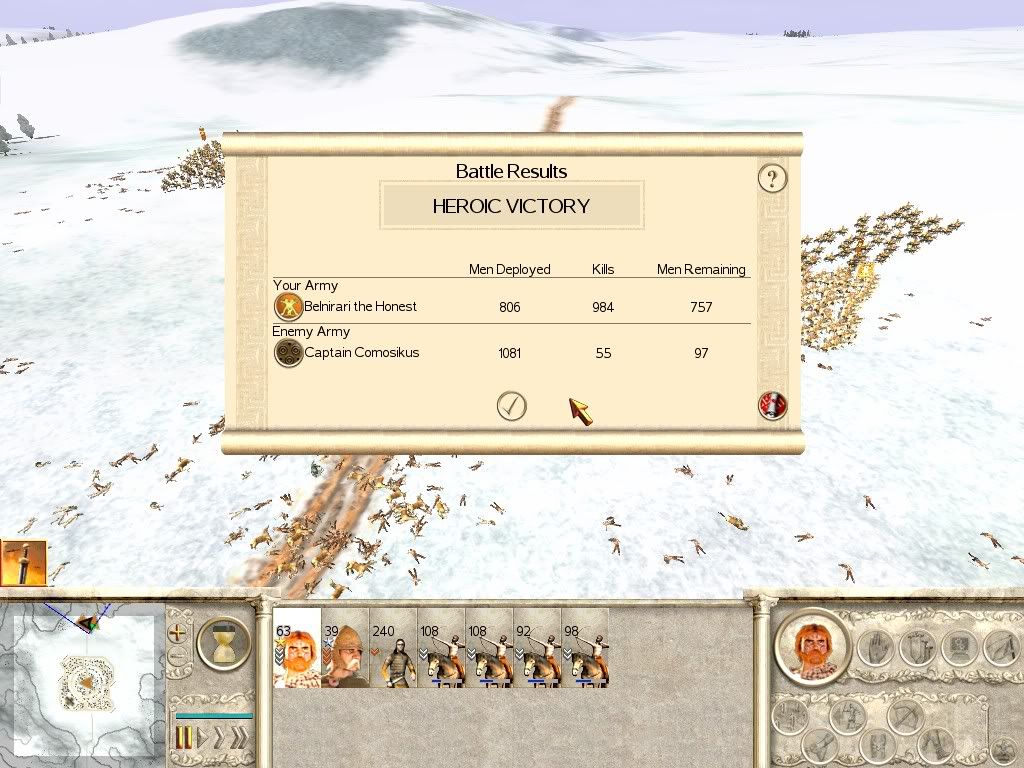Confirm battle results with the checkmark button
The width and height of the screenshot is (1024, 768).
512,406
